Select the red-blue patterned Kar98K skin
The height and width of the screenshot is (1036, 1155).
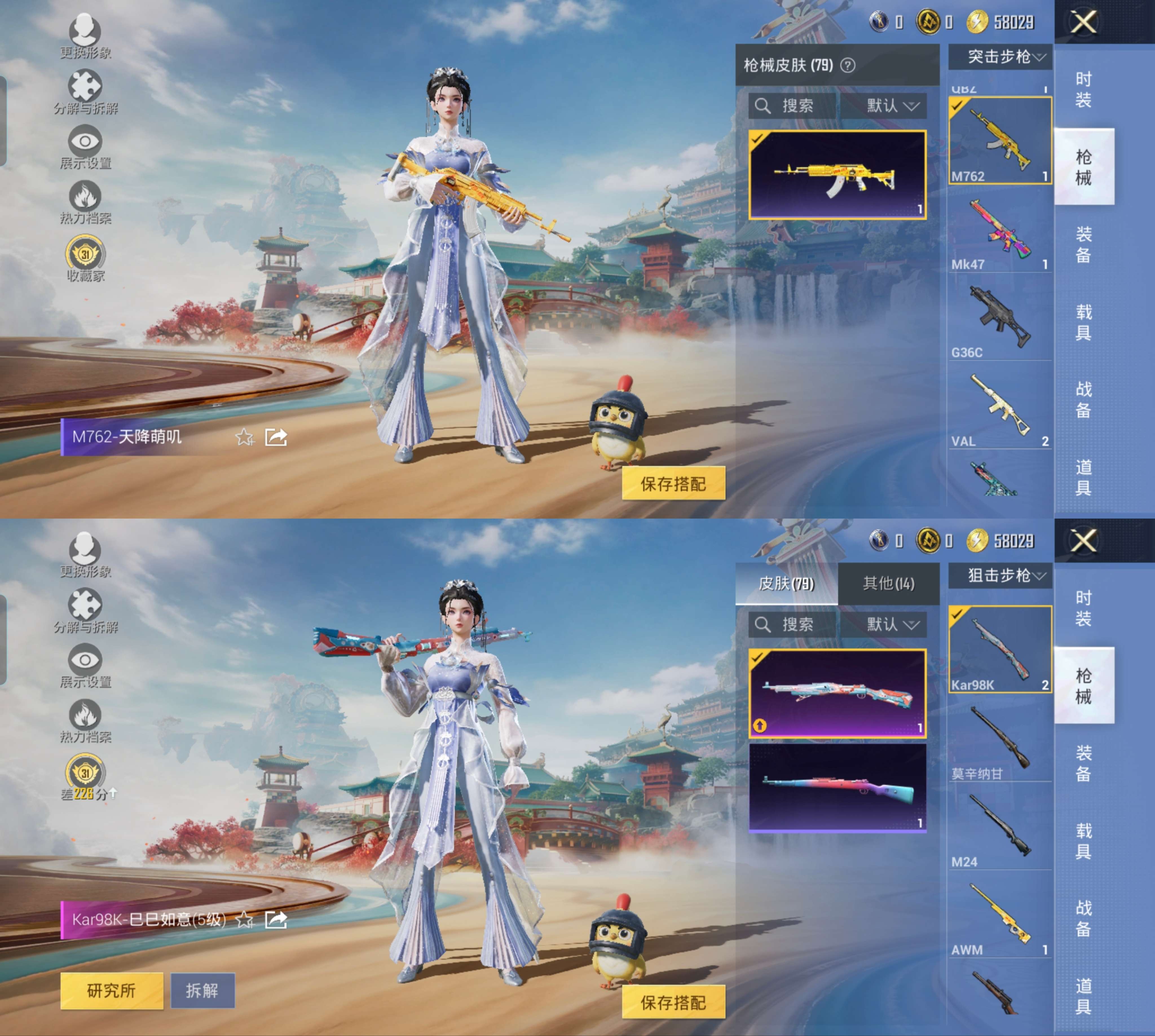click(837, 693)
